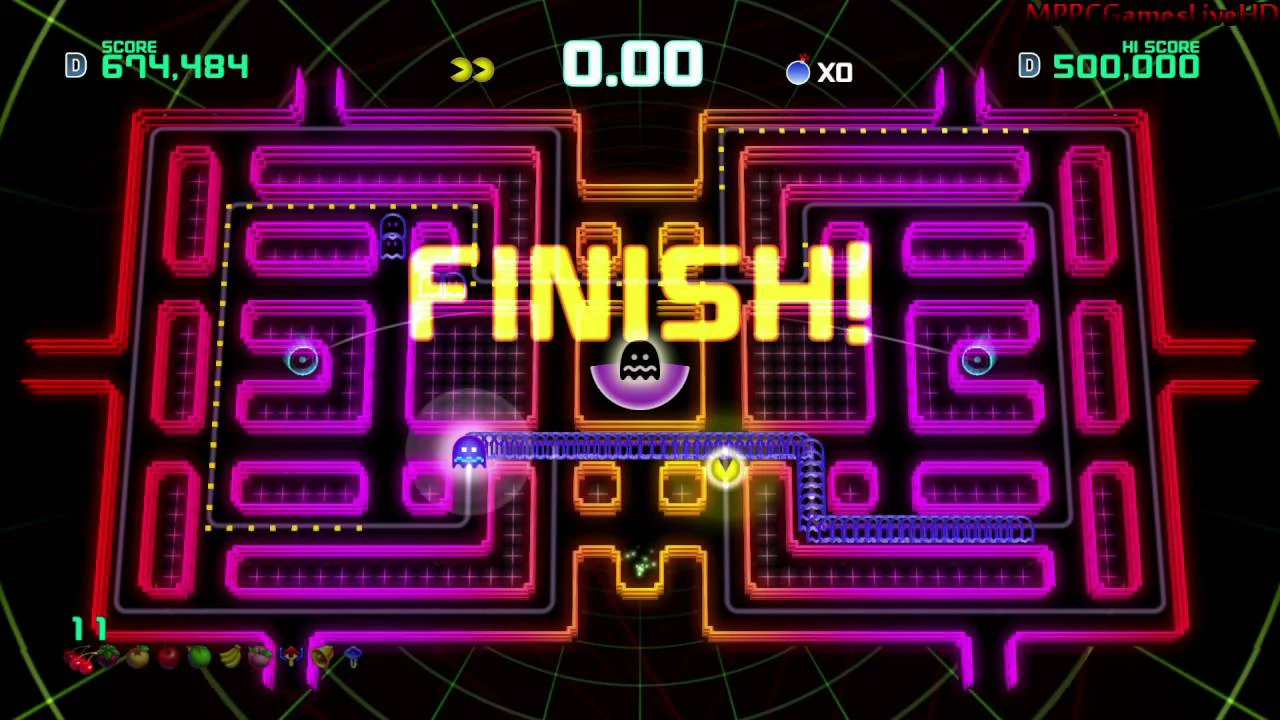This screenshot has width=1280, height=720.
Task: Click the banana bunch icon
Action: [x=230, y=657]
